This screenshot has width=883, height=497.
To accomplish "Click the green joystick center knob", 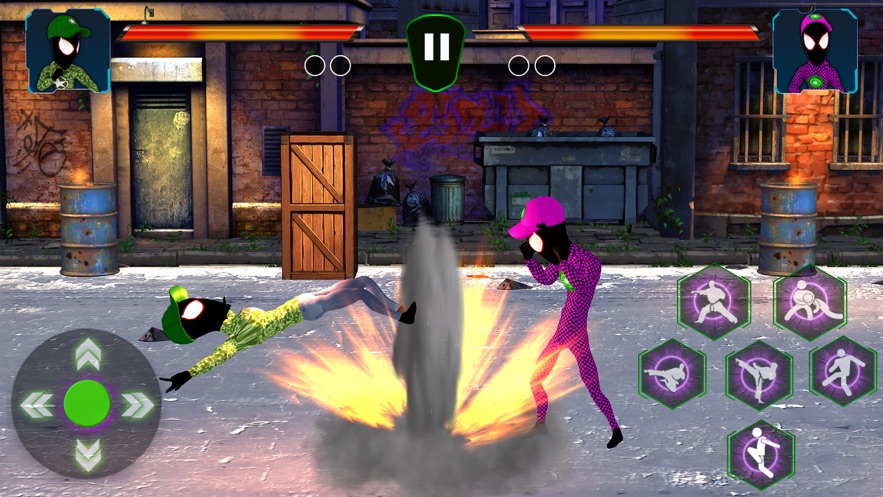I will (88, 404).
